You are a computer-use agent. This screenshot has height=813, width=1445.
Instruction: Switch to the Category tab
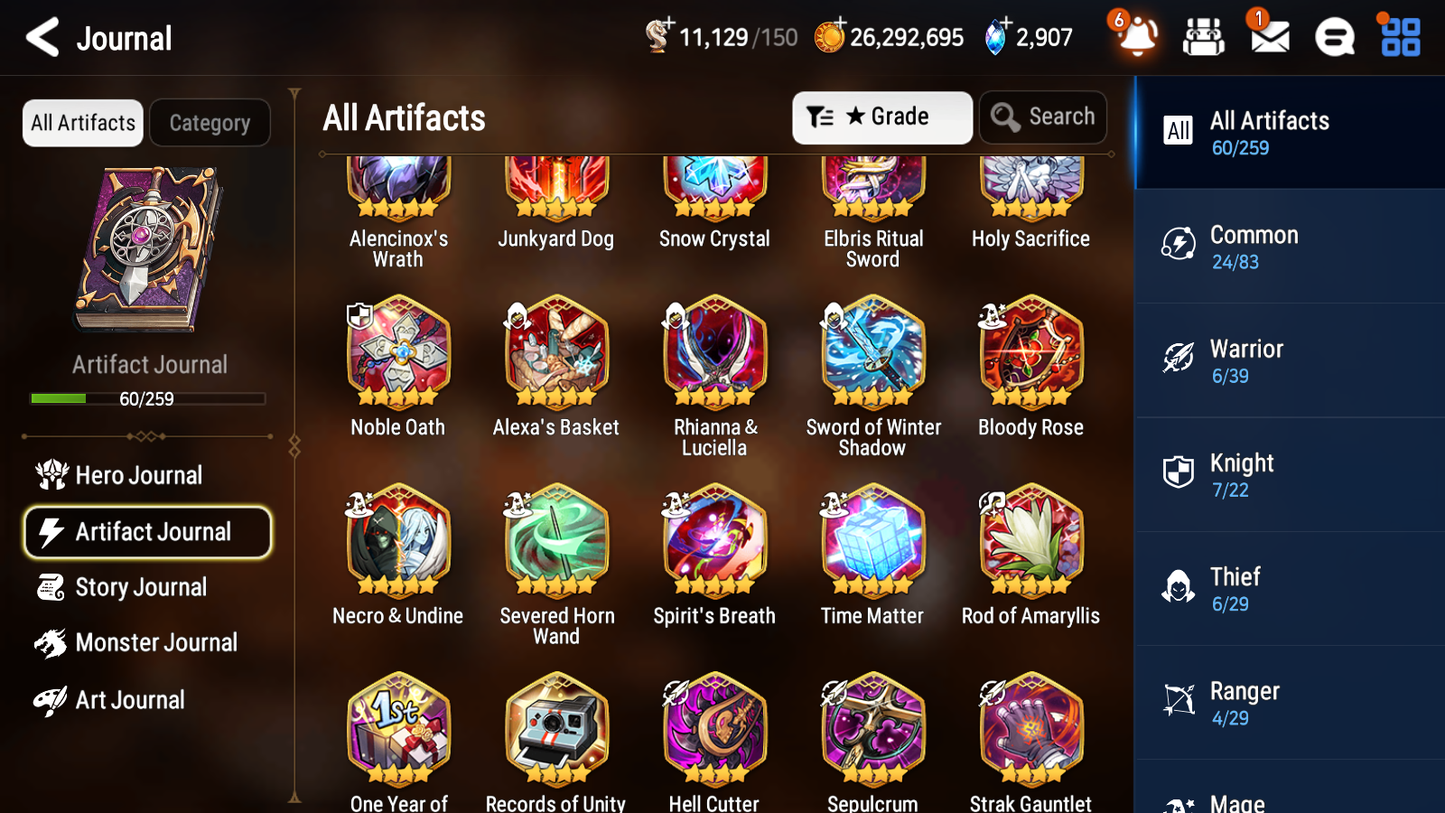(209, 123)
